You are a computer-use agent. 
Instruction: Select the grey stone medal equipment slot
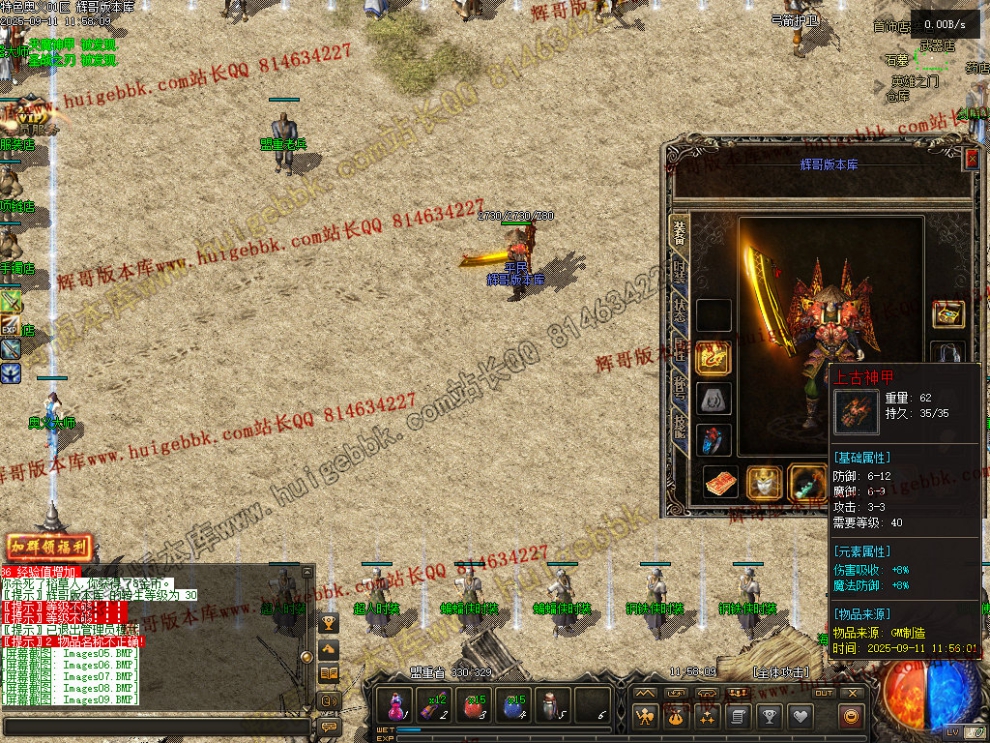pos(713,399)
